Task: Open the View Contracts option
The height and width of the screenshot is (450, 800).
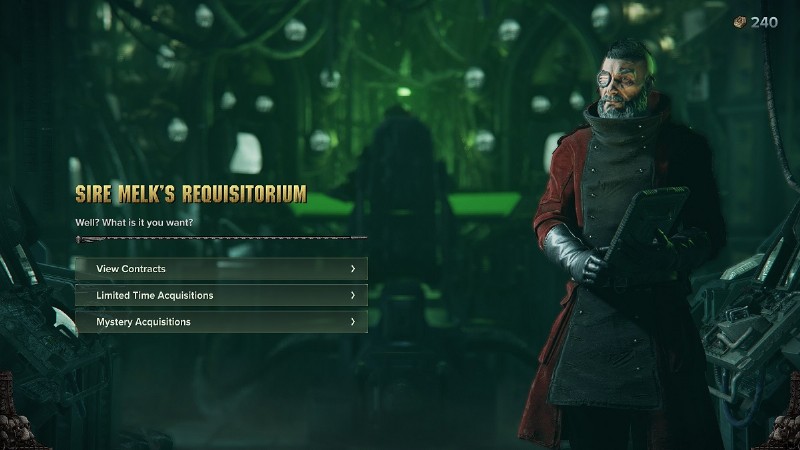Action: pos(221,269)
